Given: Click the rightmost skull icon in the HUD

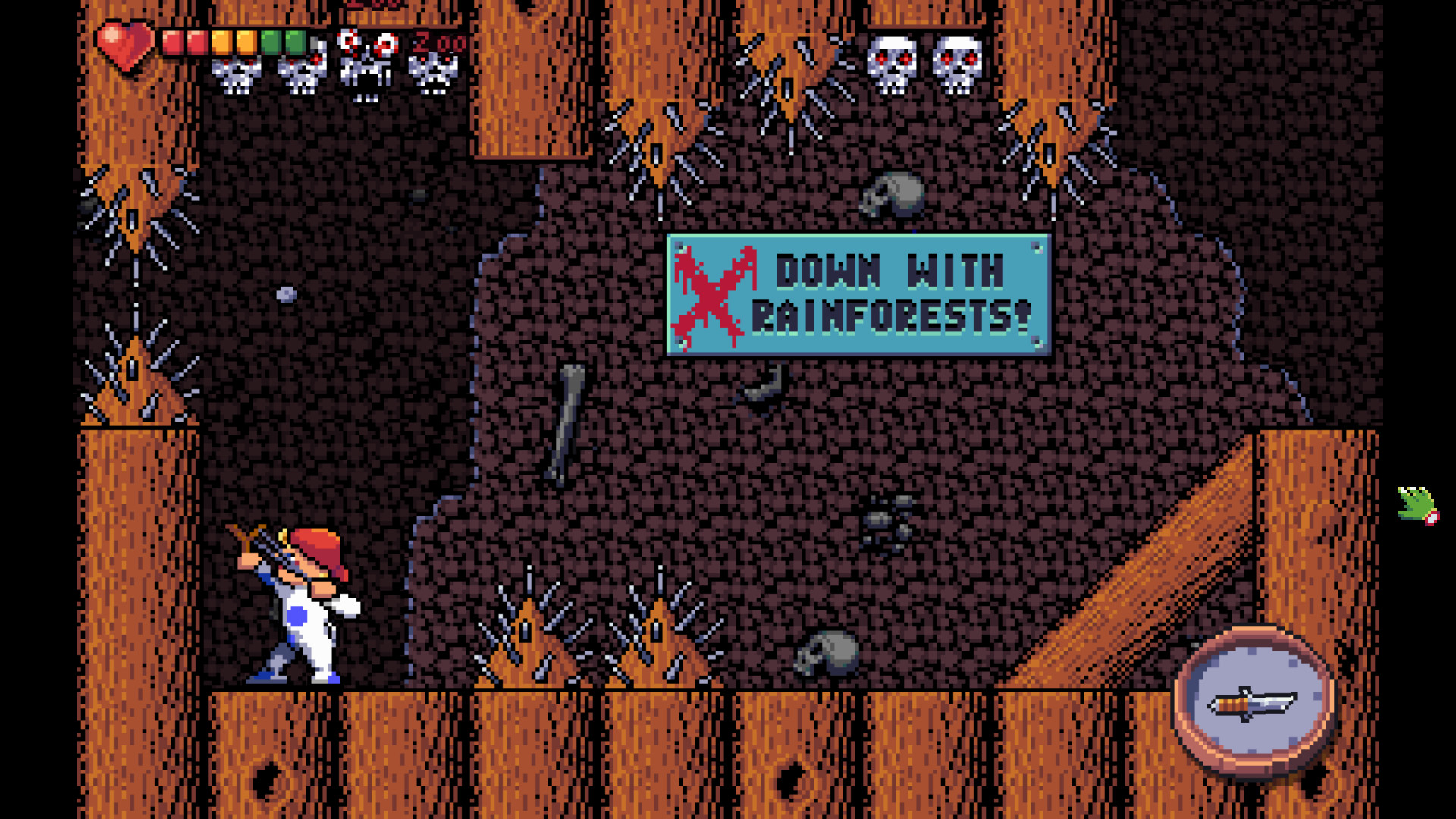Looking at the screenshot, I should (x=432, y=72).
